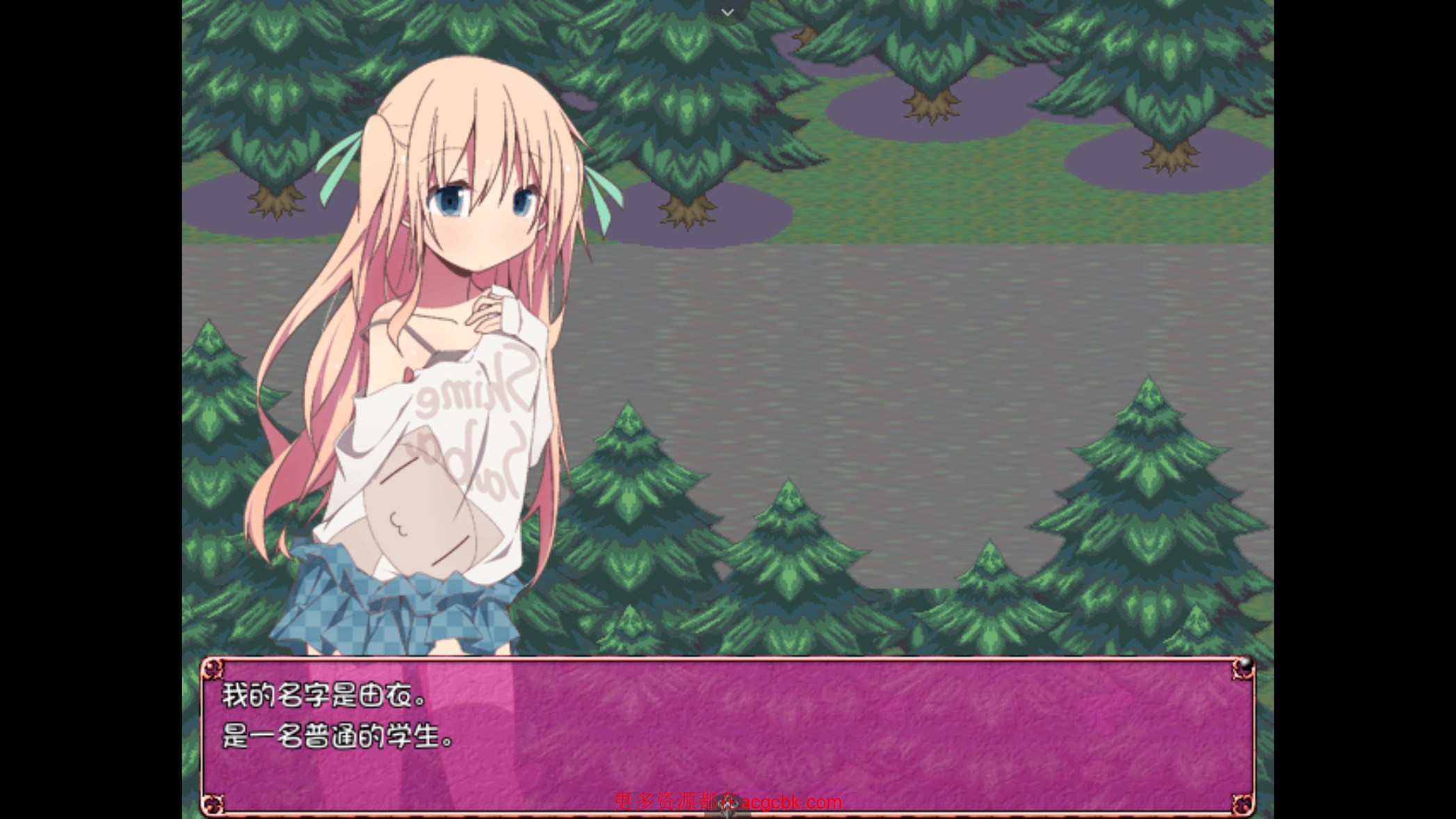The image size is (1456, 819).
Task: Expand the top chevron-down overlay menu
Action: [x=727, y=12]
